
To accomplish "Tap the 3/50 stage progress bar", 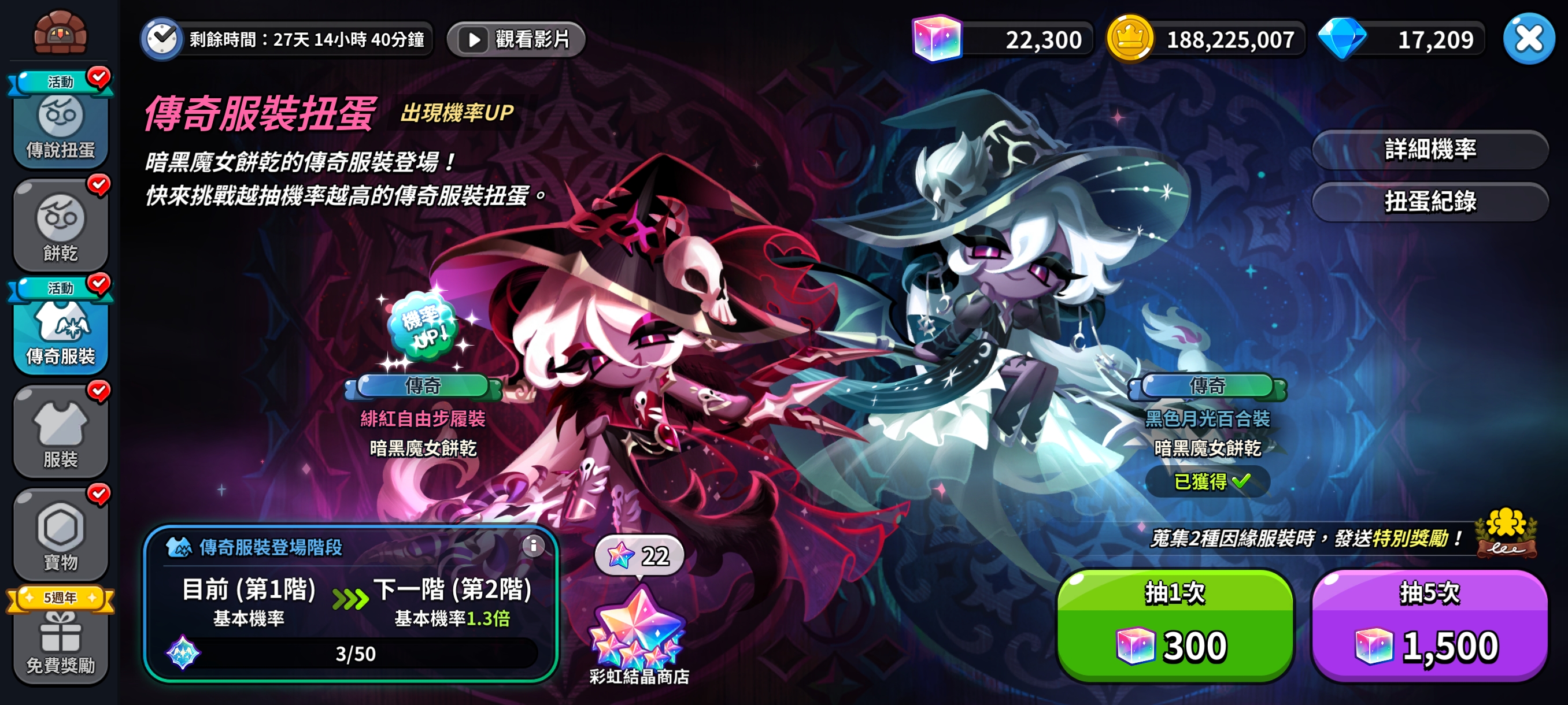I will pyautogui.click(x=354, y=654).
